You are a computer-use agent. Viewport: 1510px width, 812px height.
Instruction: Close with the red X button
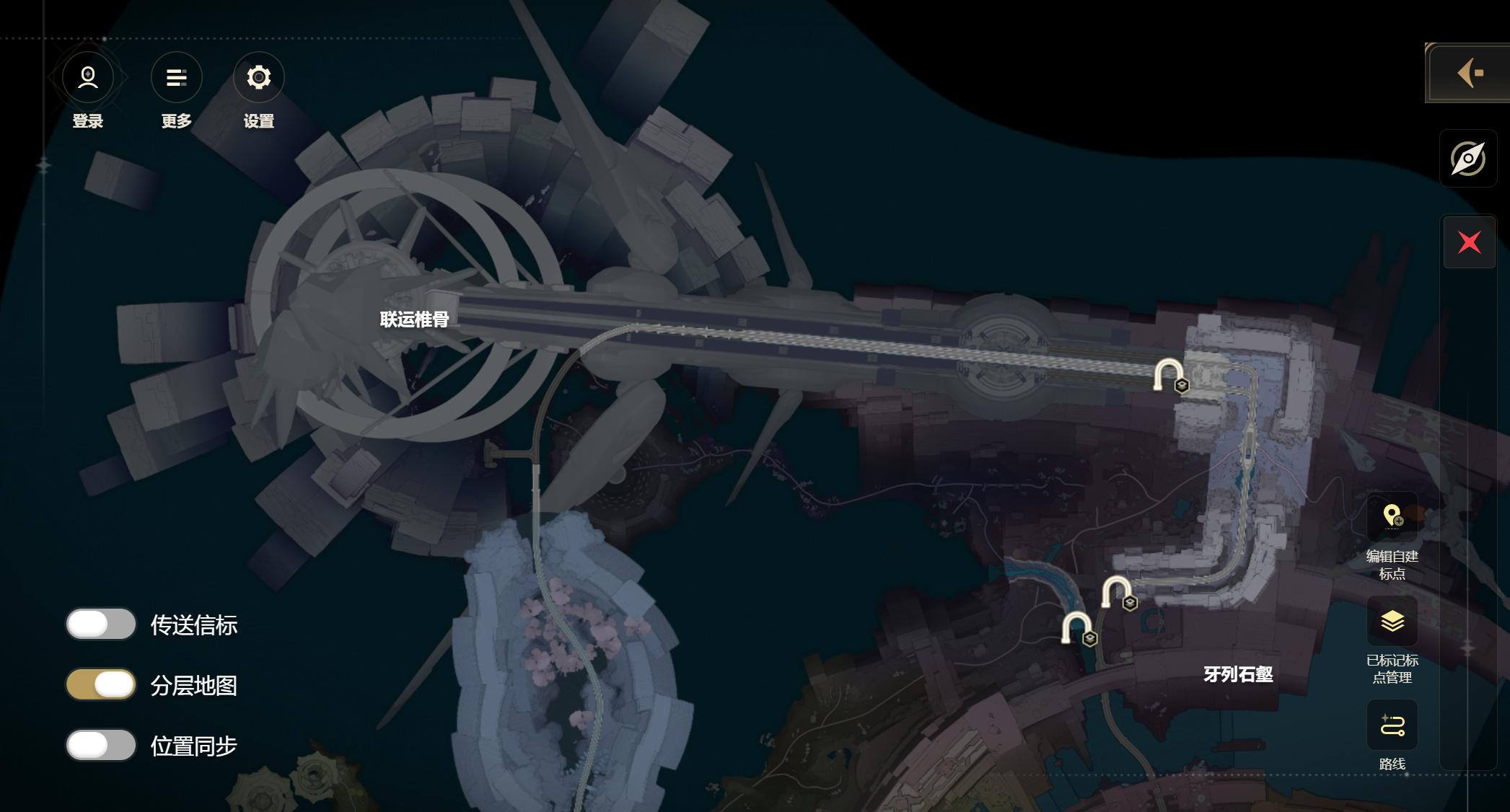coord(1469,242)
